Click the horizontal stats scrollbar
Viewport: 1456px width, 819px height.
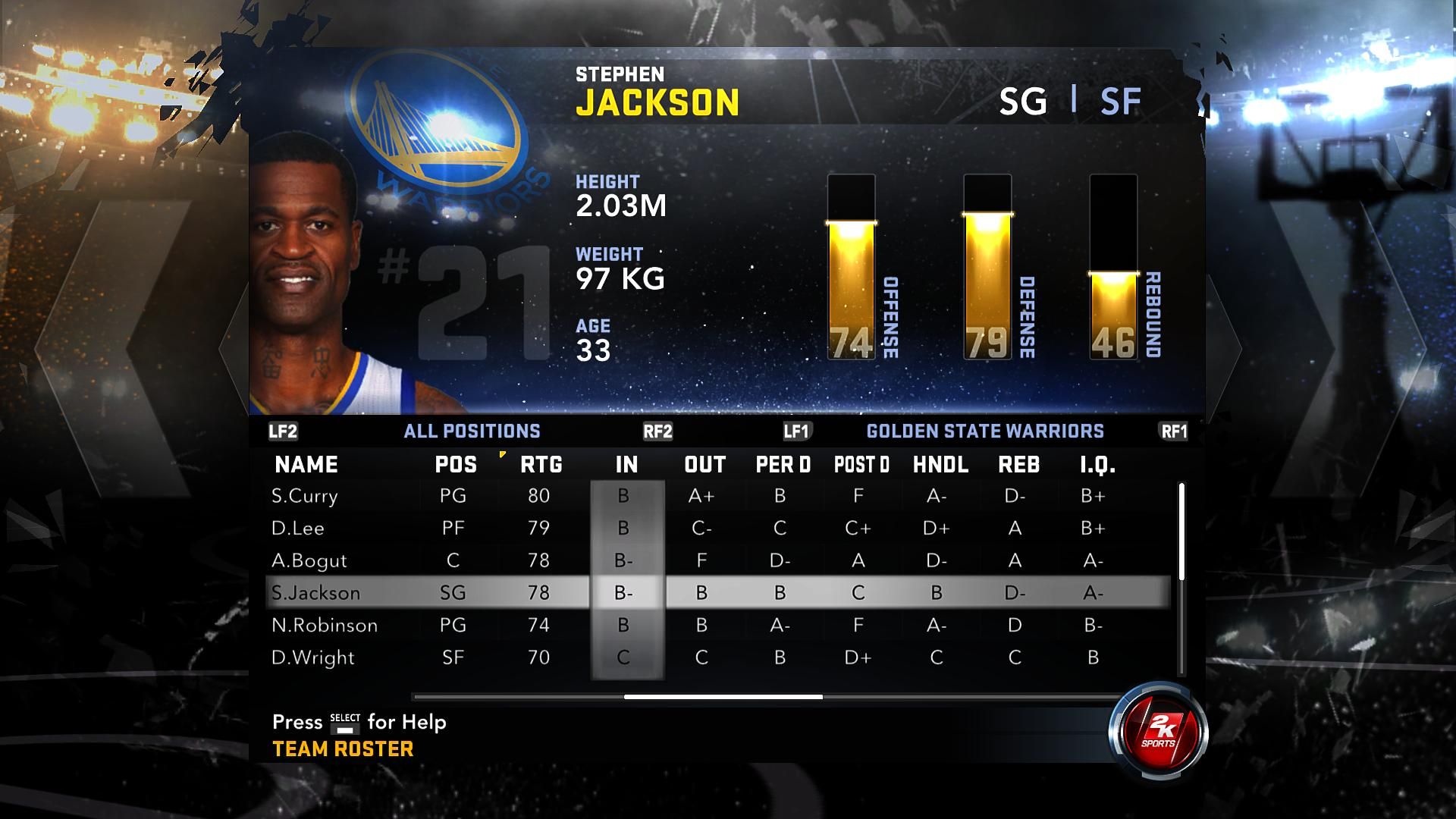pyautogui.click(x=723, y=696)
